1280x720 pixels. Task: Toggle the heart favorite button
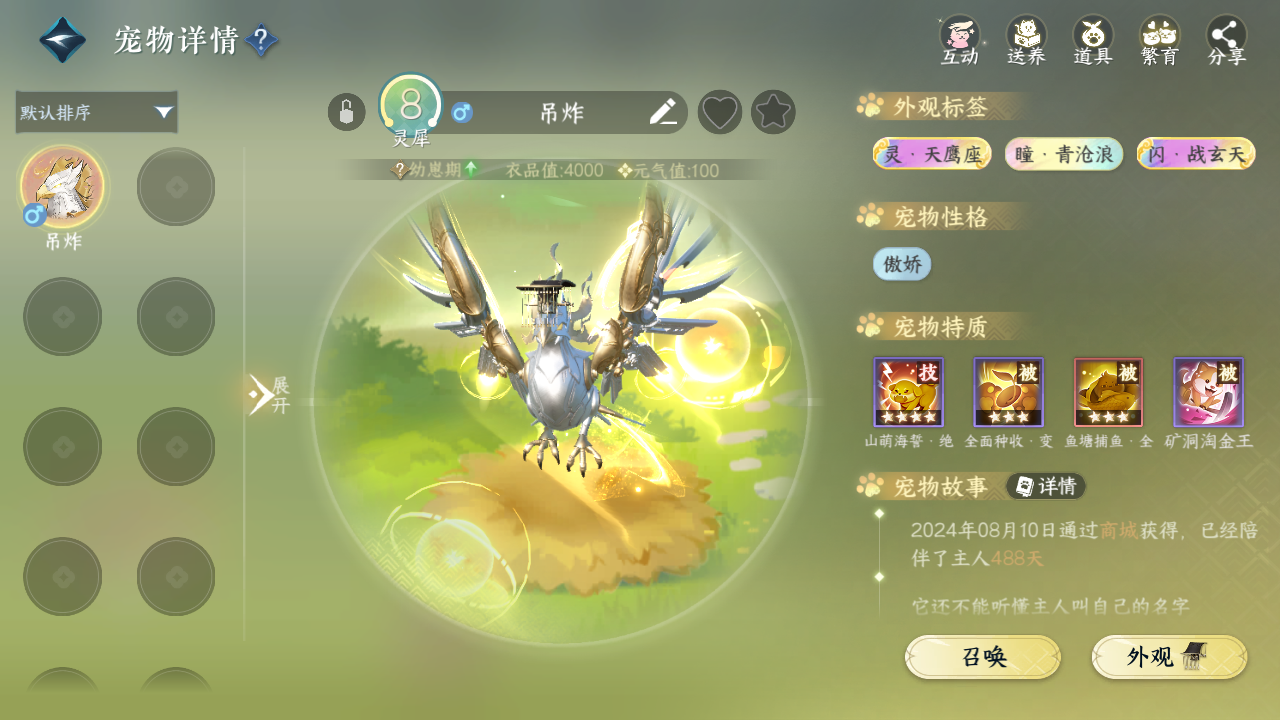[719, 112]
